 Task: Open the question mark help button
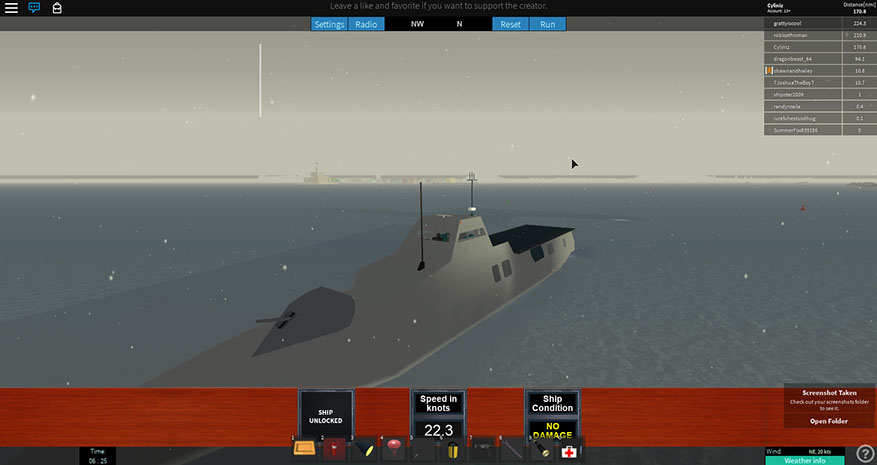coord(865,454)
